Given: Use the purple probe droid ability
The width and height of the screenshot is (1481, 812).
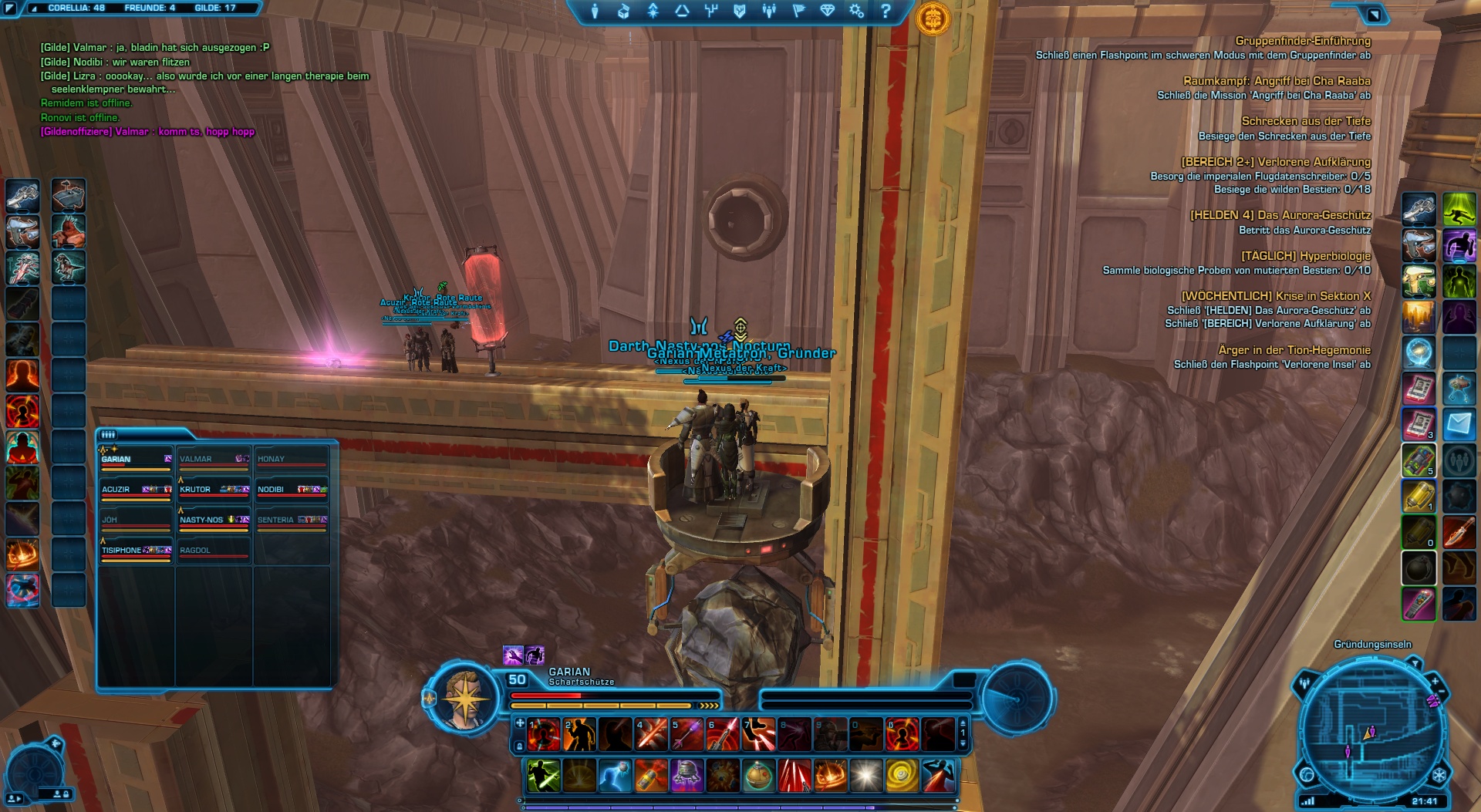Looking at the screenshot, I should pyautogui.click(x=687, y=776).
